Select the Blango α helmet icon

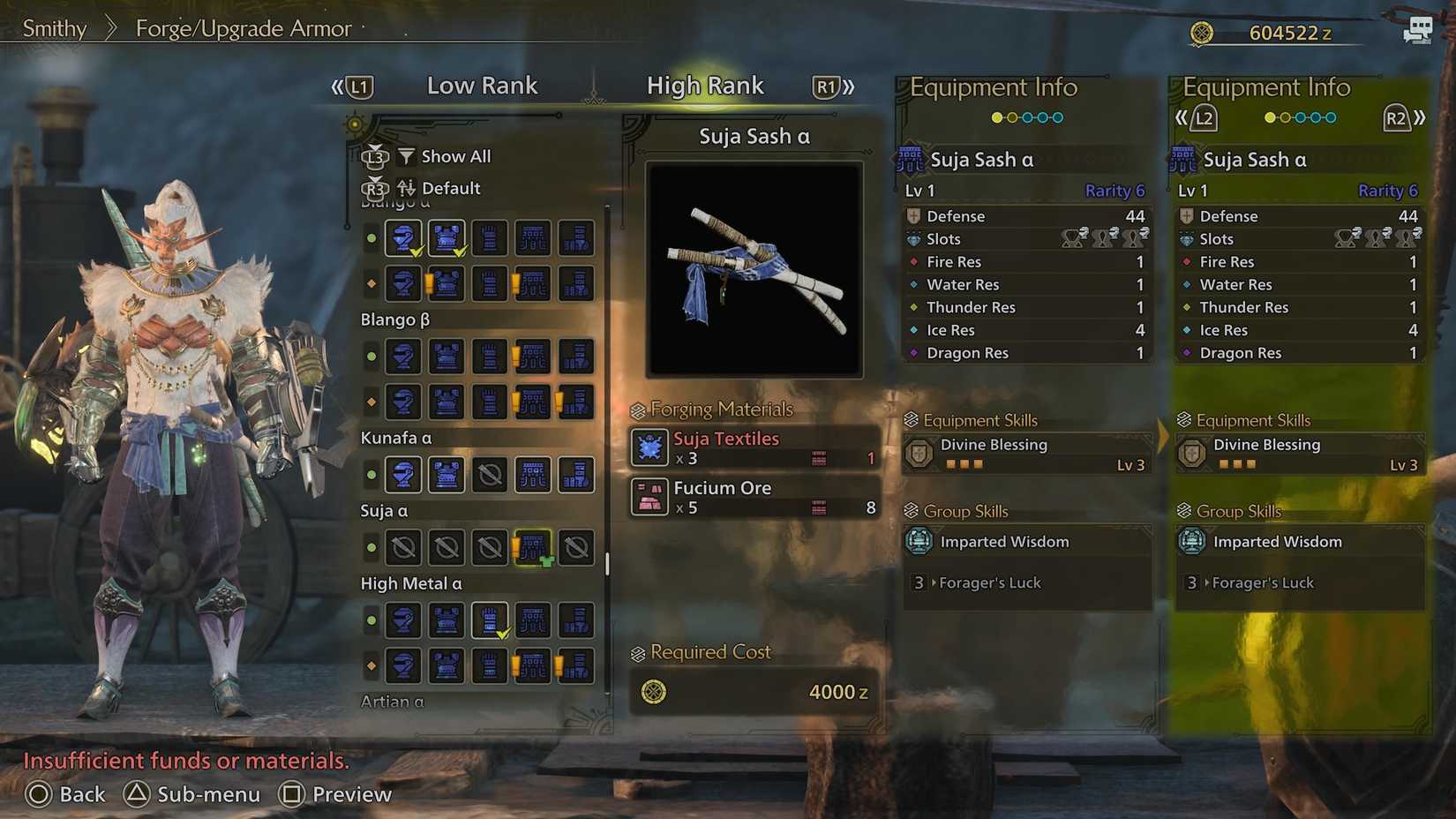point(403,237)
